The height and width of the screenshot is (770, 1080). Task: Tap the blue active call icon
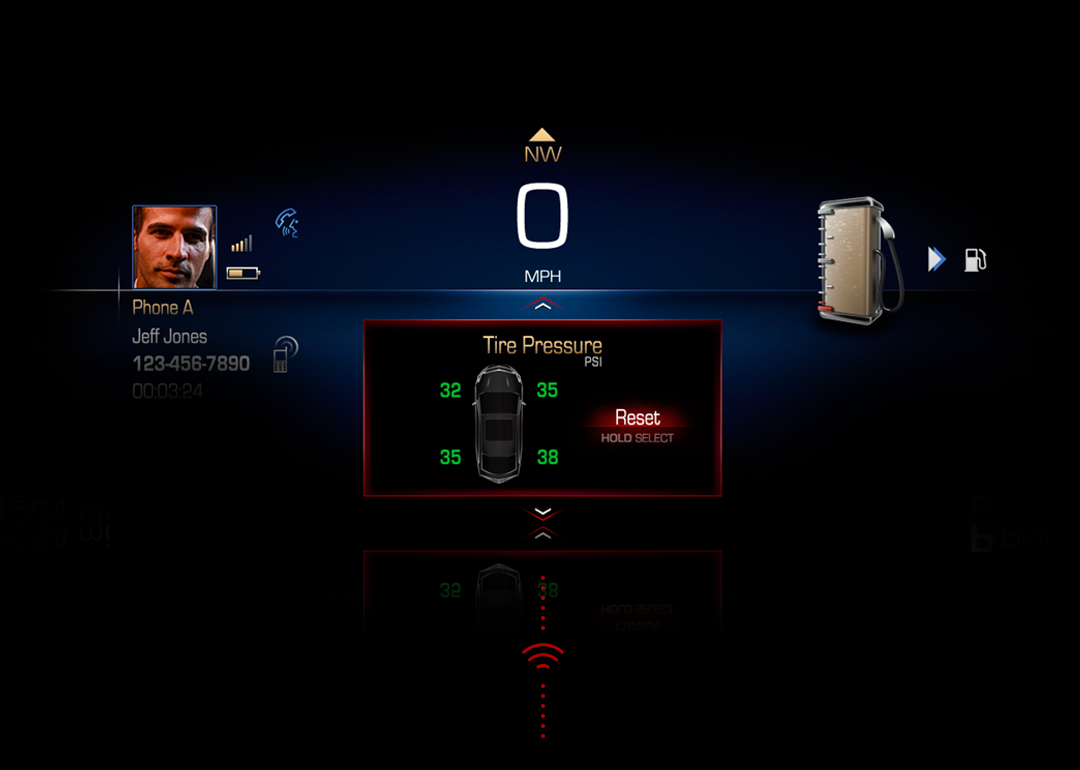coord(287,222)
